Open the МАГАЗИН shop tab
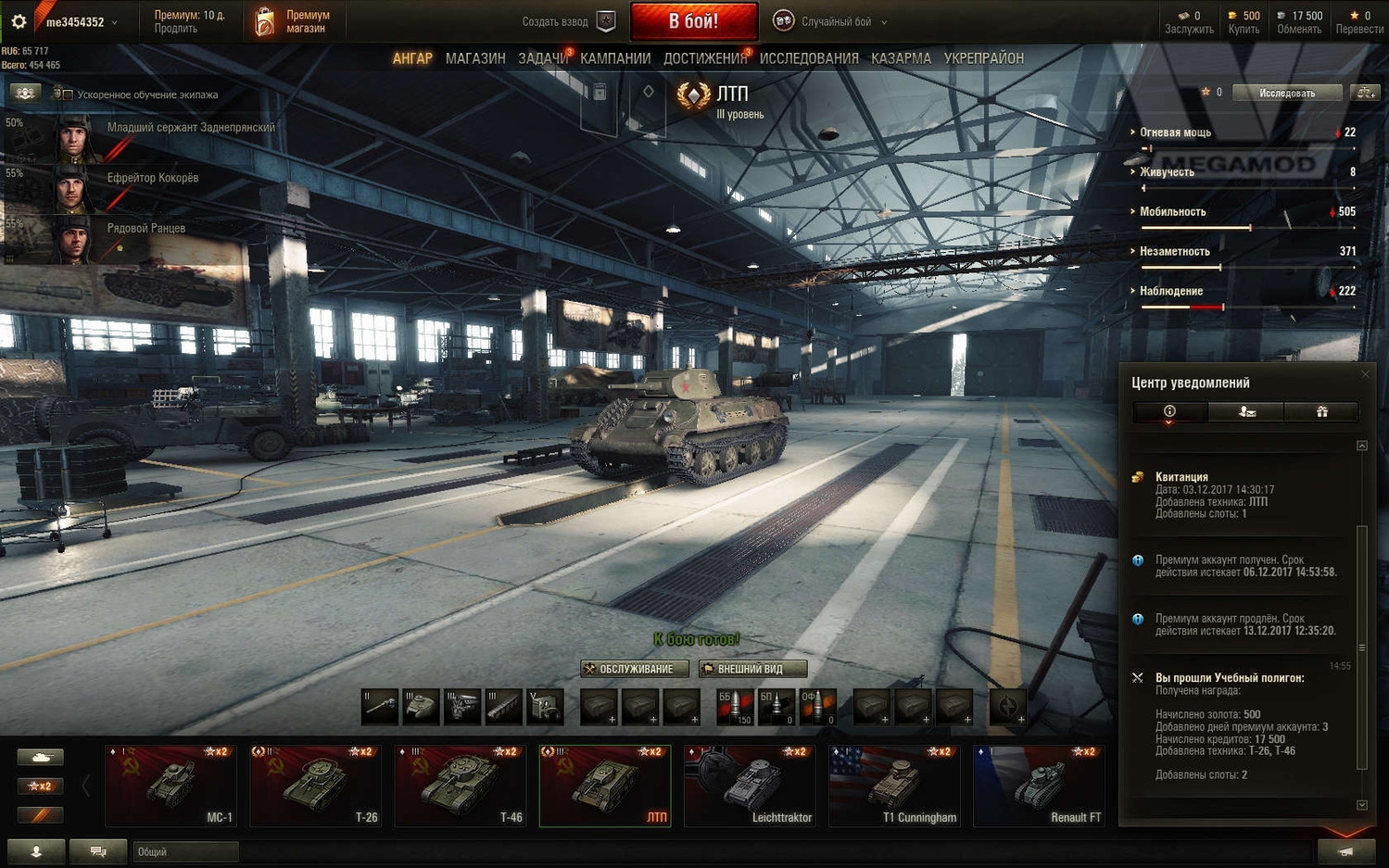Screen dimensions: 1389x868 point(475,58)
